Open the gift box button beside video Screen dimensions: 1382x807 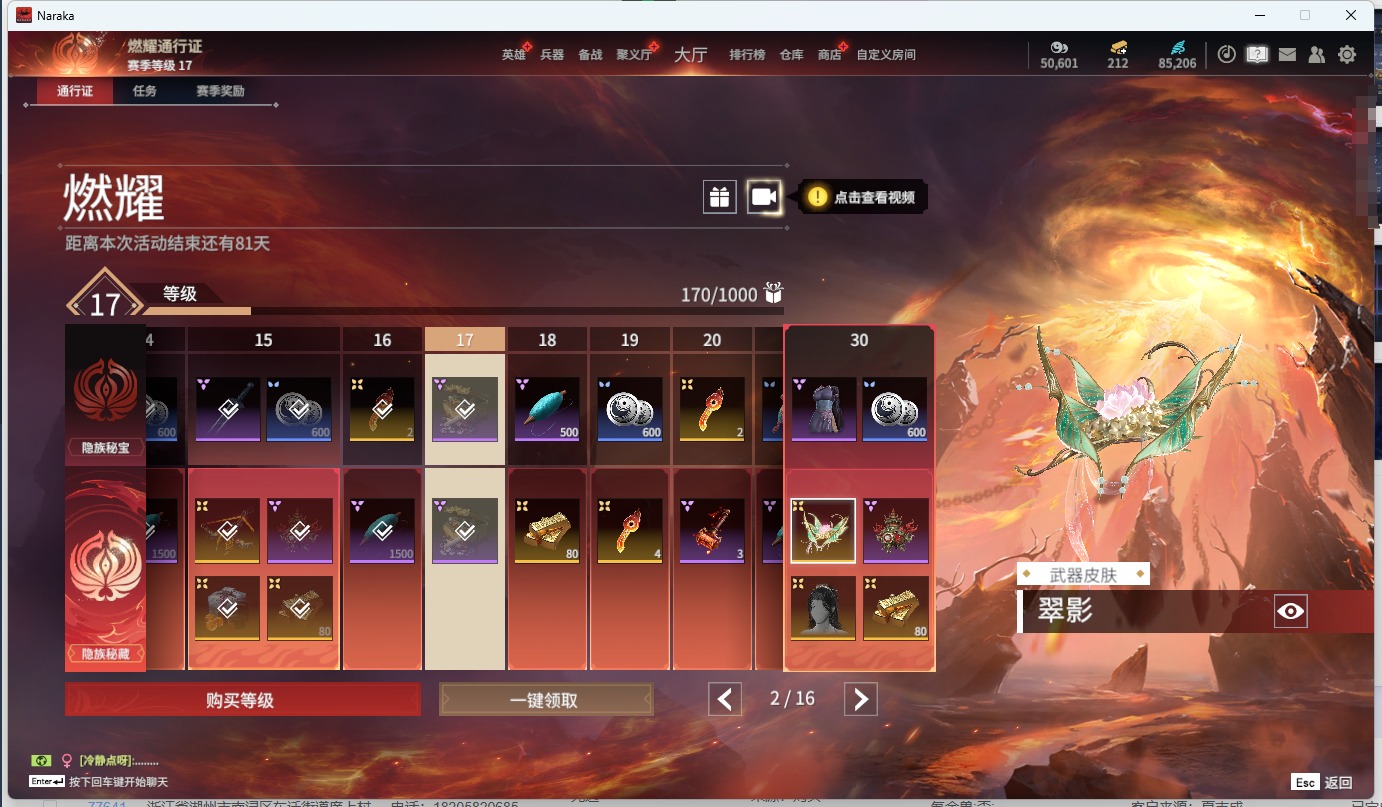click(x=720, y=197)
